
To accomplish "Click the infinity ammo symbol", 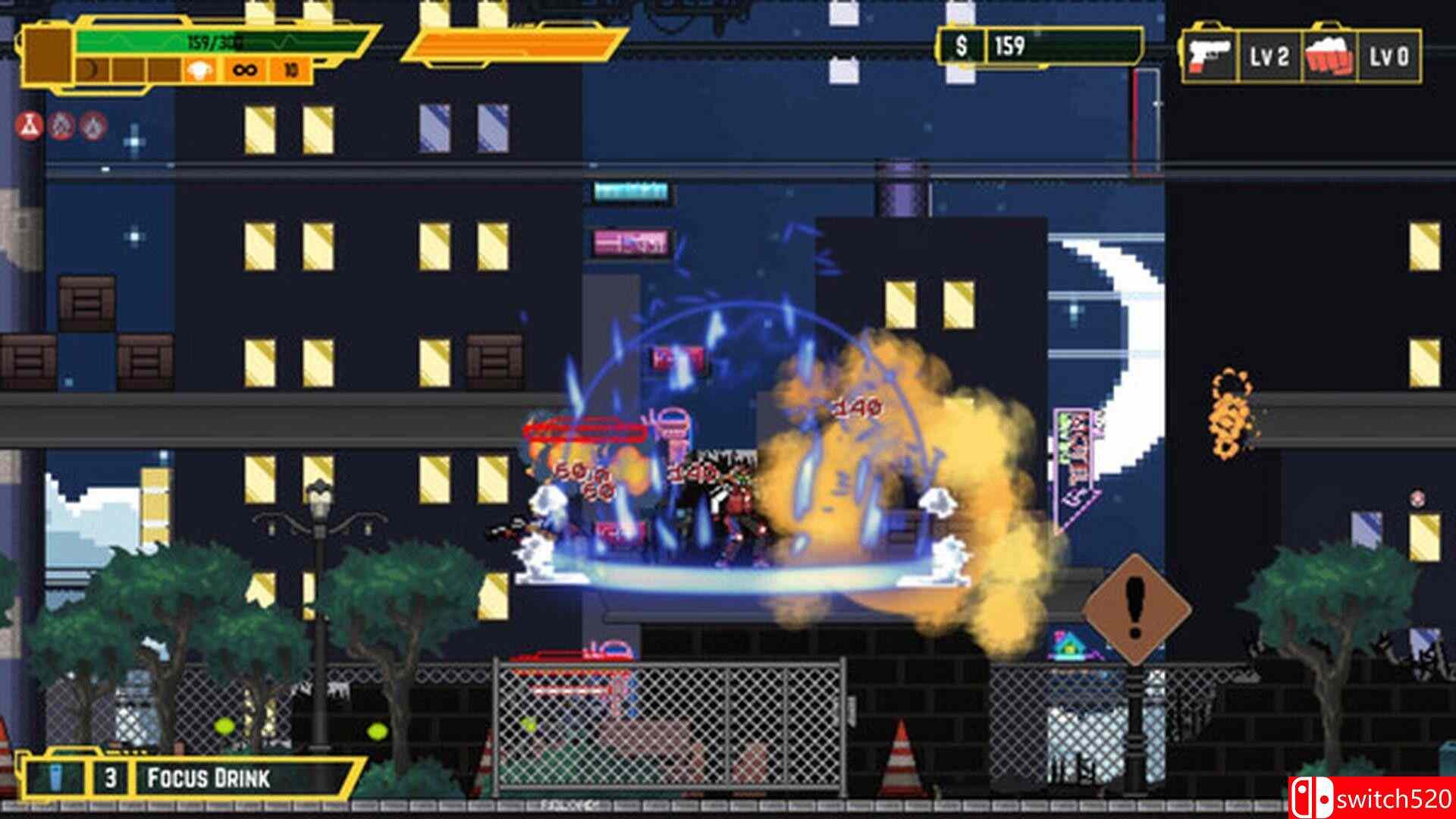I will click(245, 69).
